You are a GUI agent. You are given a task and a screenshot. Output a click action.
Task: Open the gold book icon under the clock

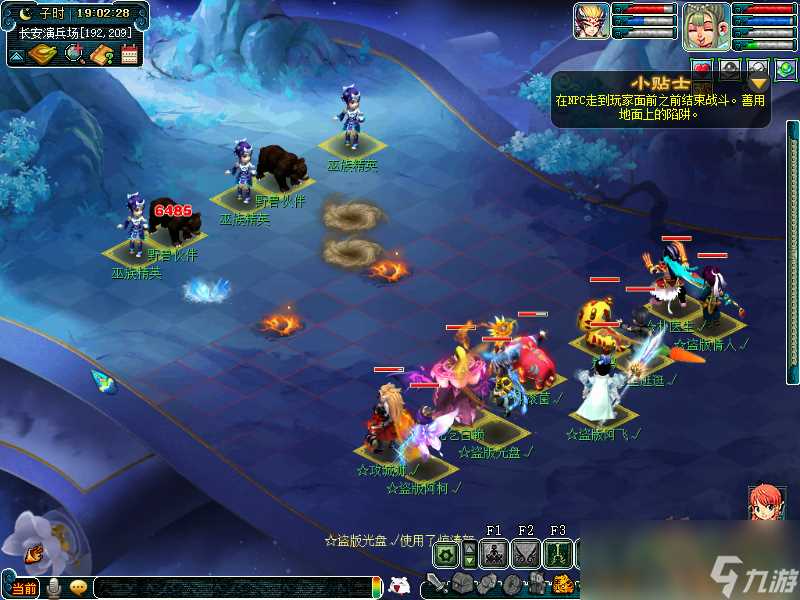point(43,54)
